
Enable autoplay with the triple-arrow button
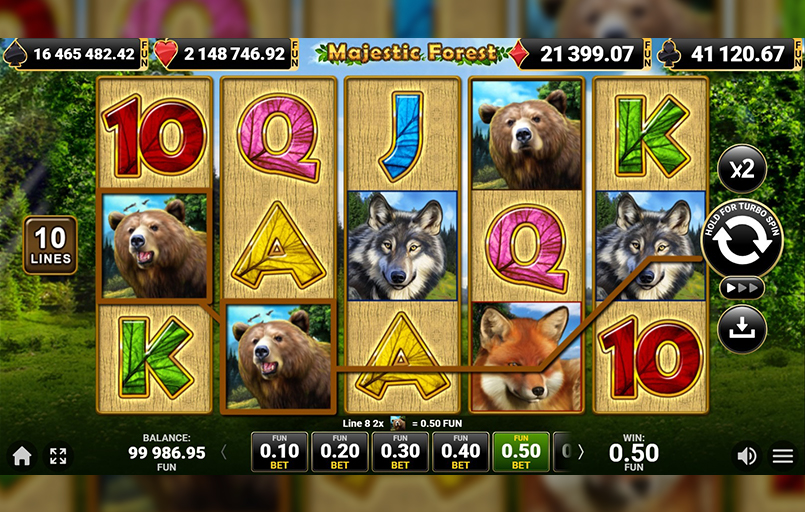pos(741,288)
